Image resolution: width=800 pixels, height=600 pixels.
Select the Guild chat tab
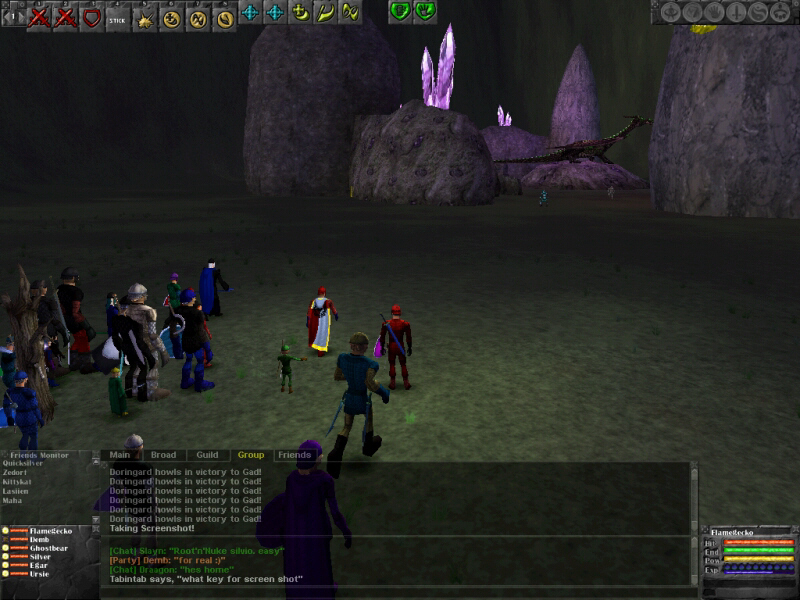(207, 455)
